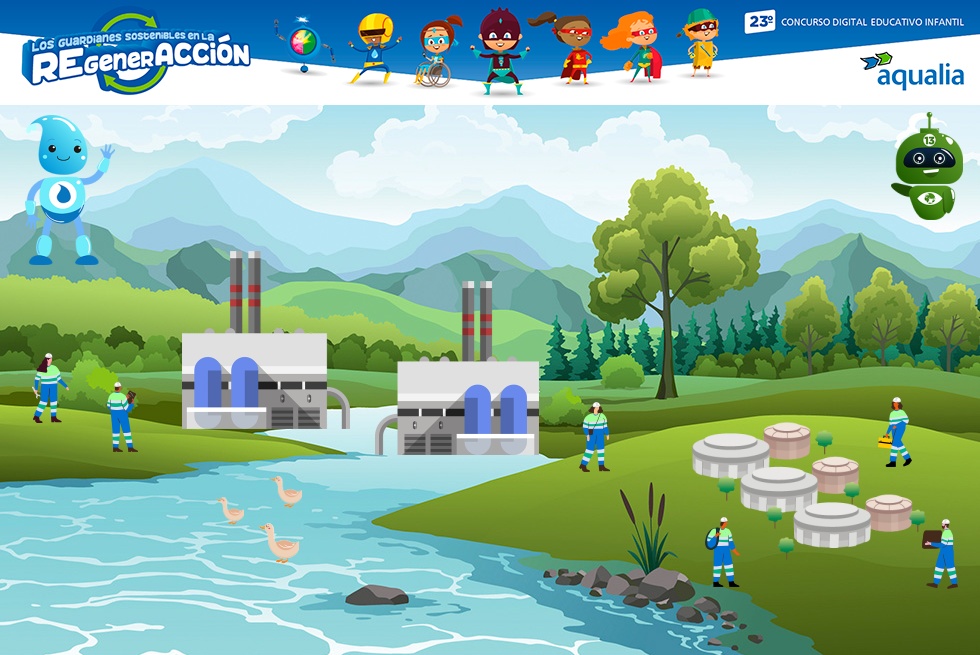This screenshot has height=655, width=980.
Task: Open the aqualia logo link
Action: click(911, 70)
